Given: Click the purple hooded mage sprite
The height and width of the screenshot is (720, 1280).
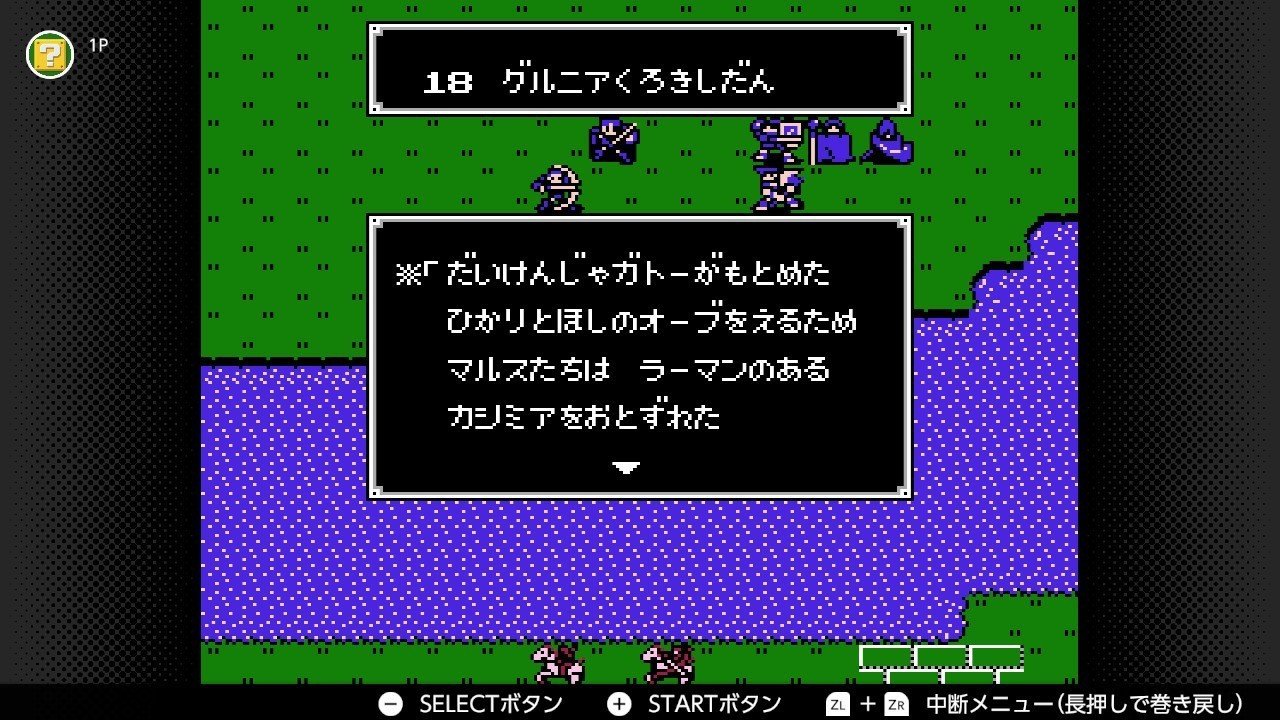Looking at the screenshot, I should coord(888,143).
